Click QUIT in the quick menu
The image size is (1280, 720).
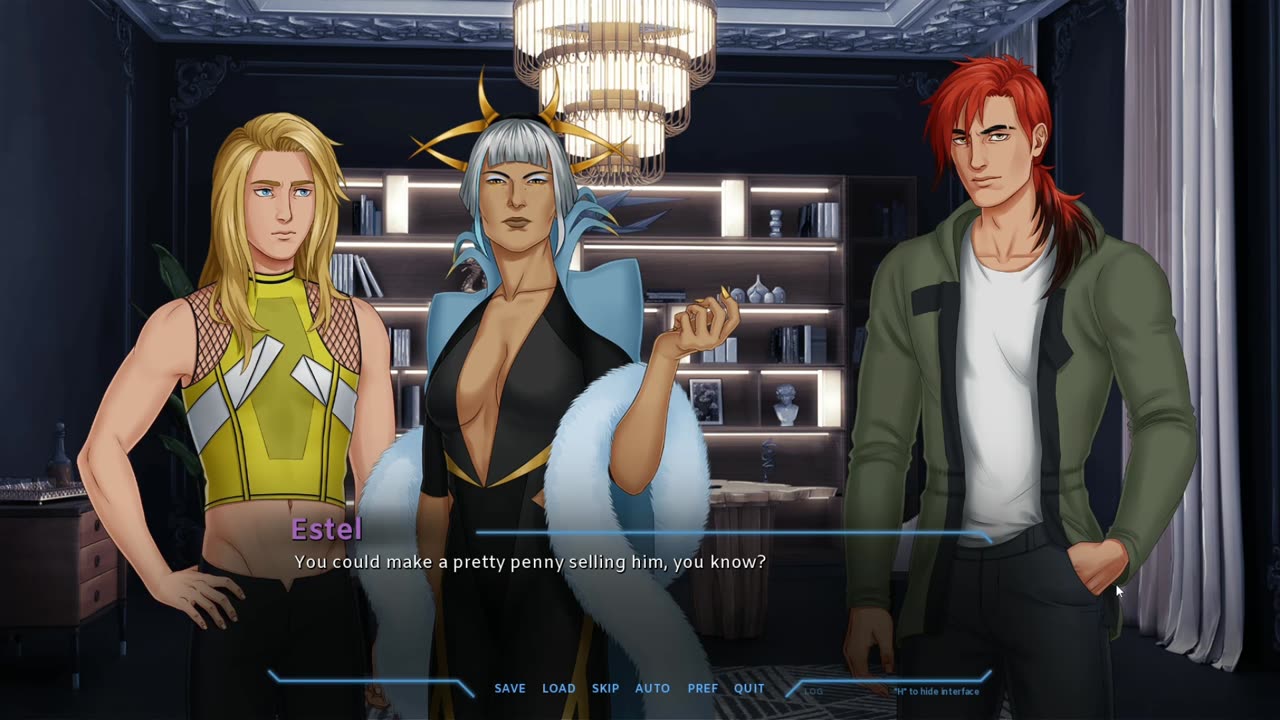[x=749, y=688]
